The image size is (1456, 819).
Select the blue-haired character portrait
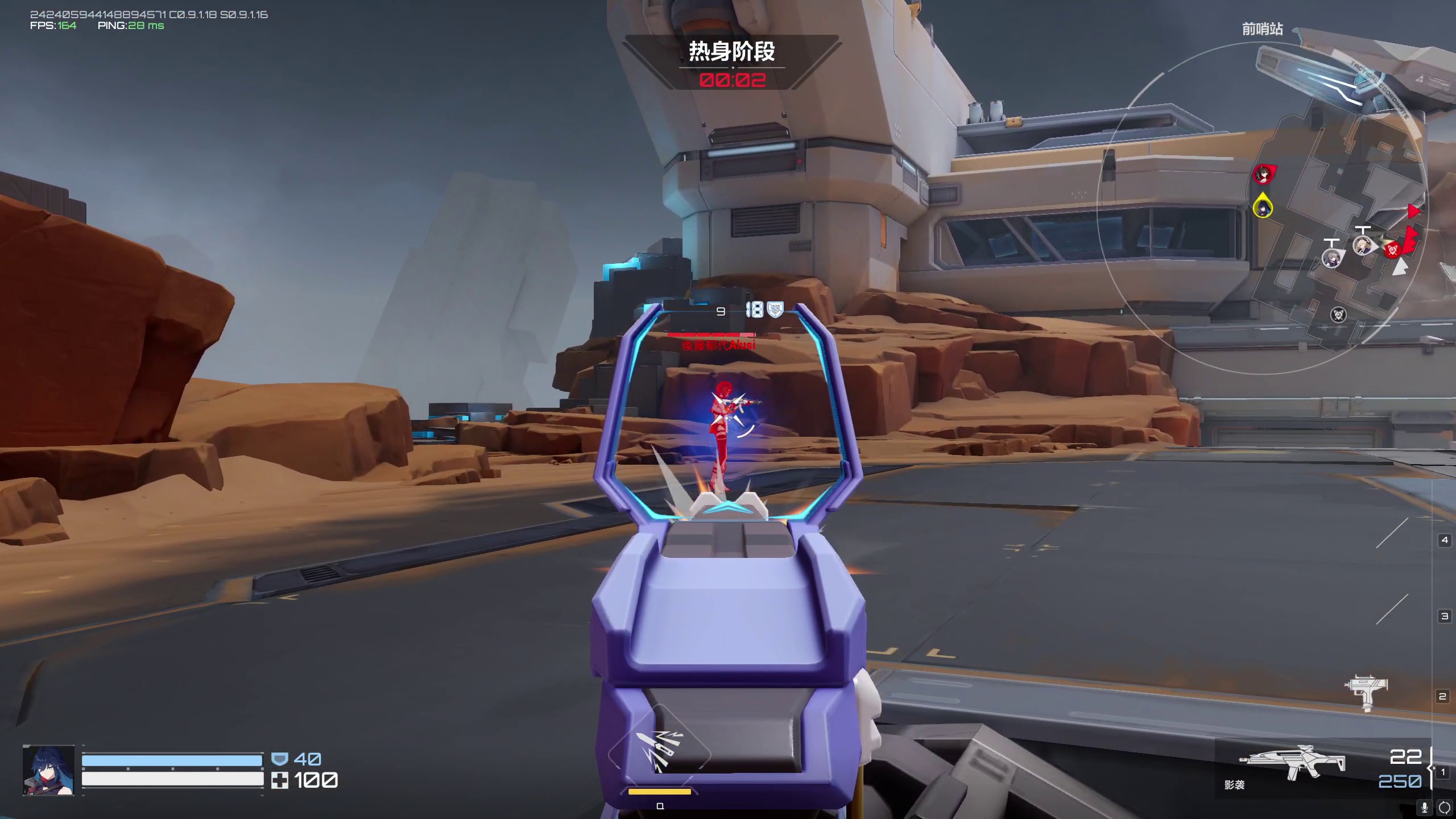click(48, 770)
